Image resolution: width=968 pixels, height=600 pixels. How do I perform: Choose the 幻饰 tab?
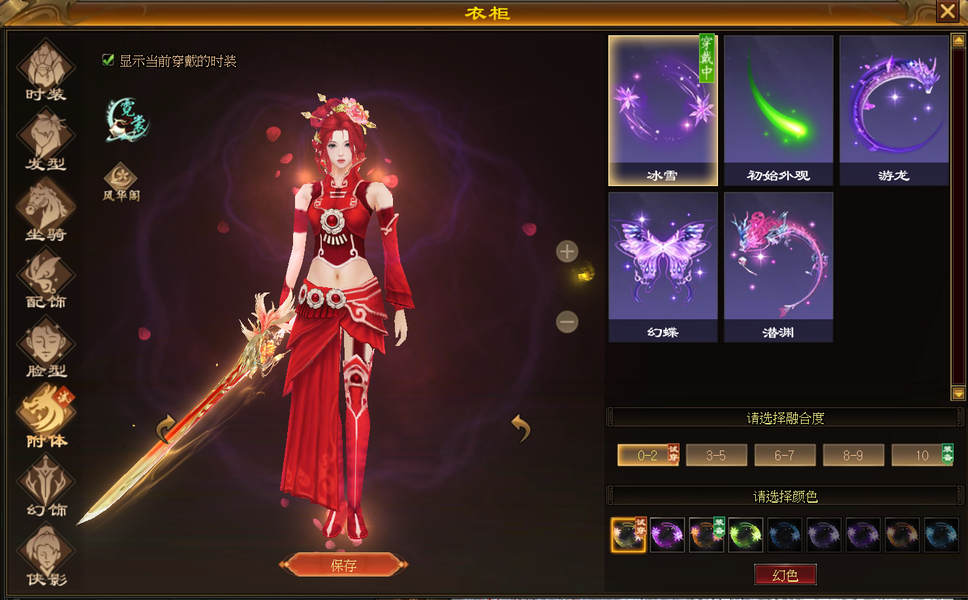(45, 484)
